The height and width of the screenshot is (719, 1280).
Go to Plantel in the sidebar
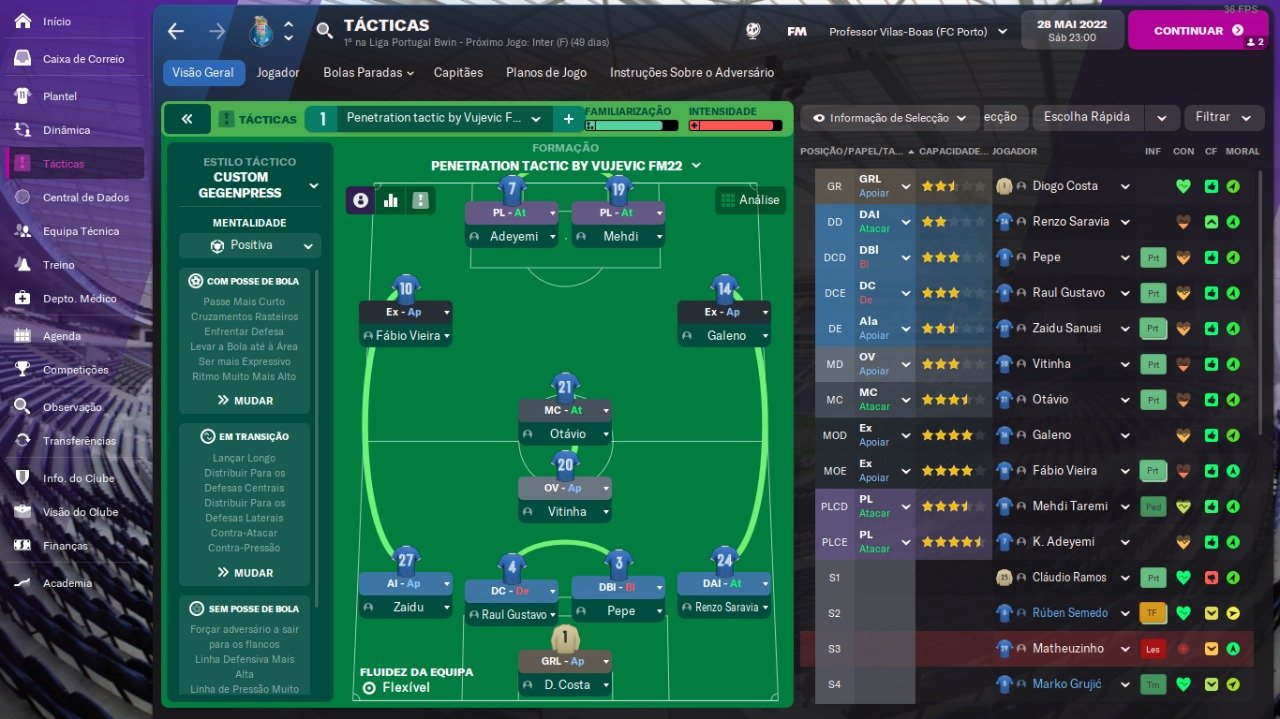[x=59, y=96]
